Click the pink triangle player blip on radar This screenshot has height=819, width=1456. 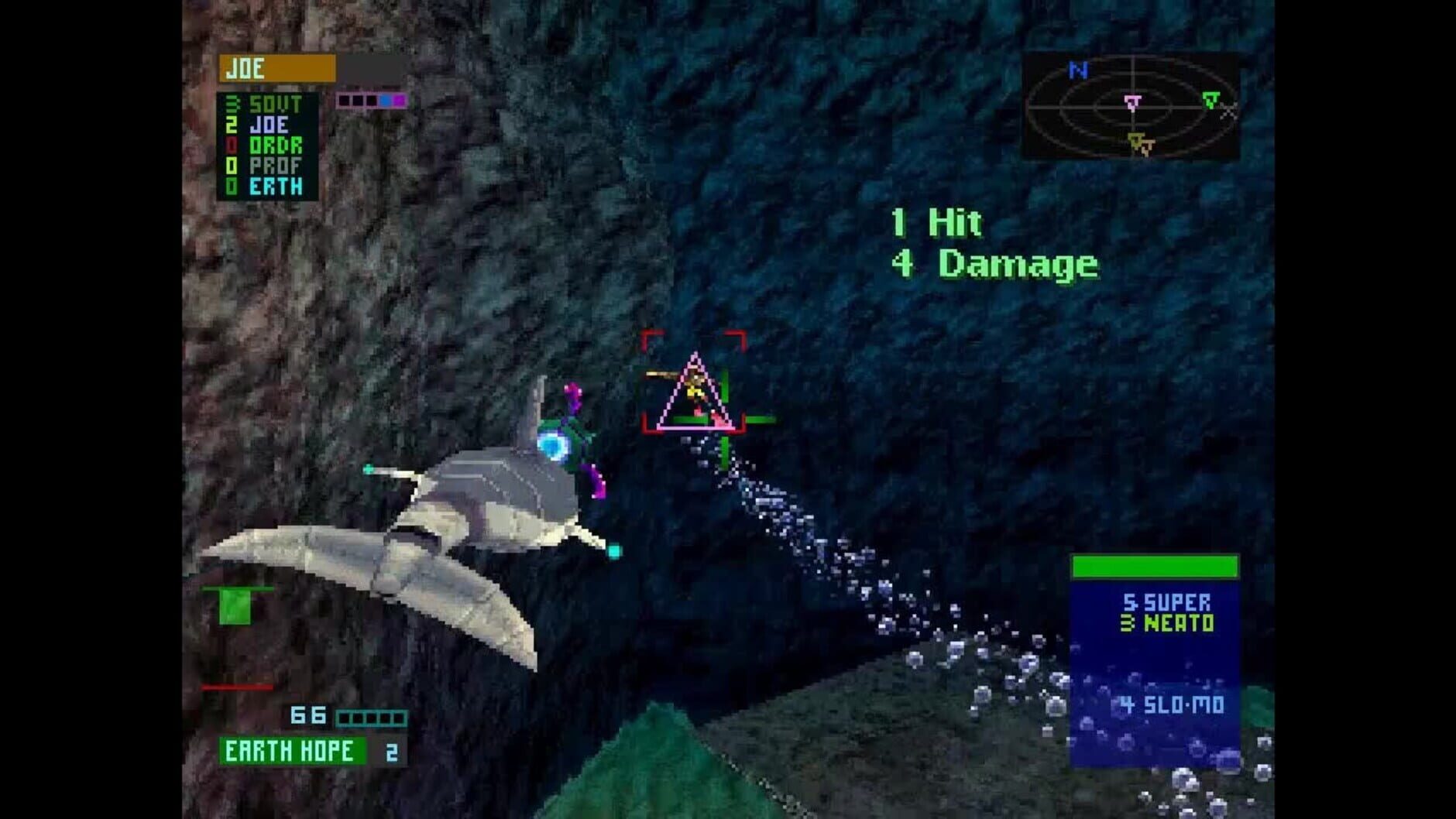coord(1133,103)
